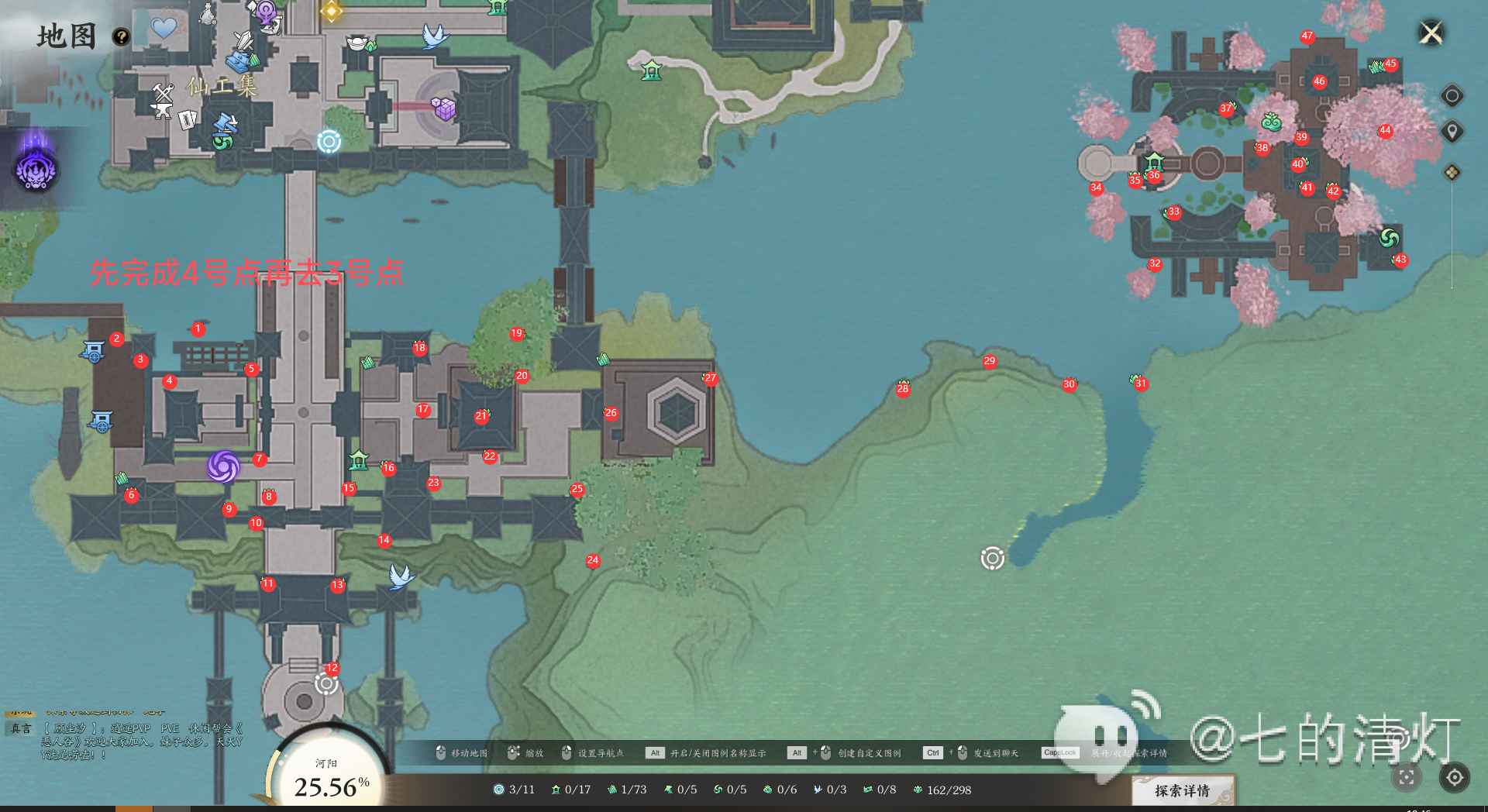Click the gold diamond quest marker
Viewport: 1488px width, 812px height.
coord(332,11)
